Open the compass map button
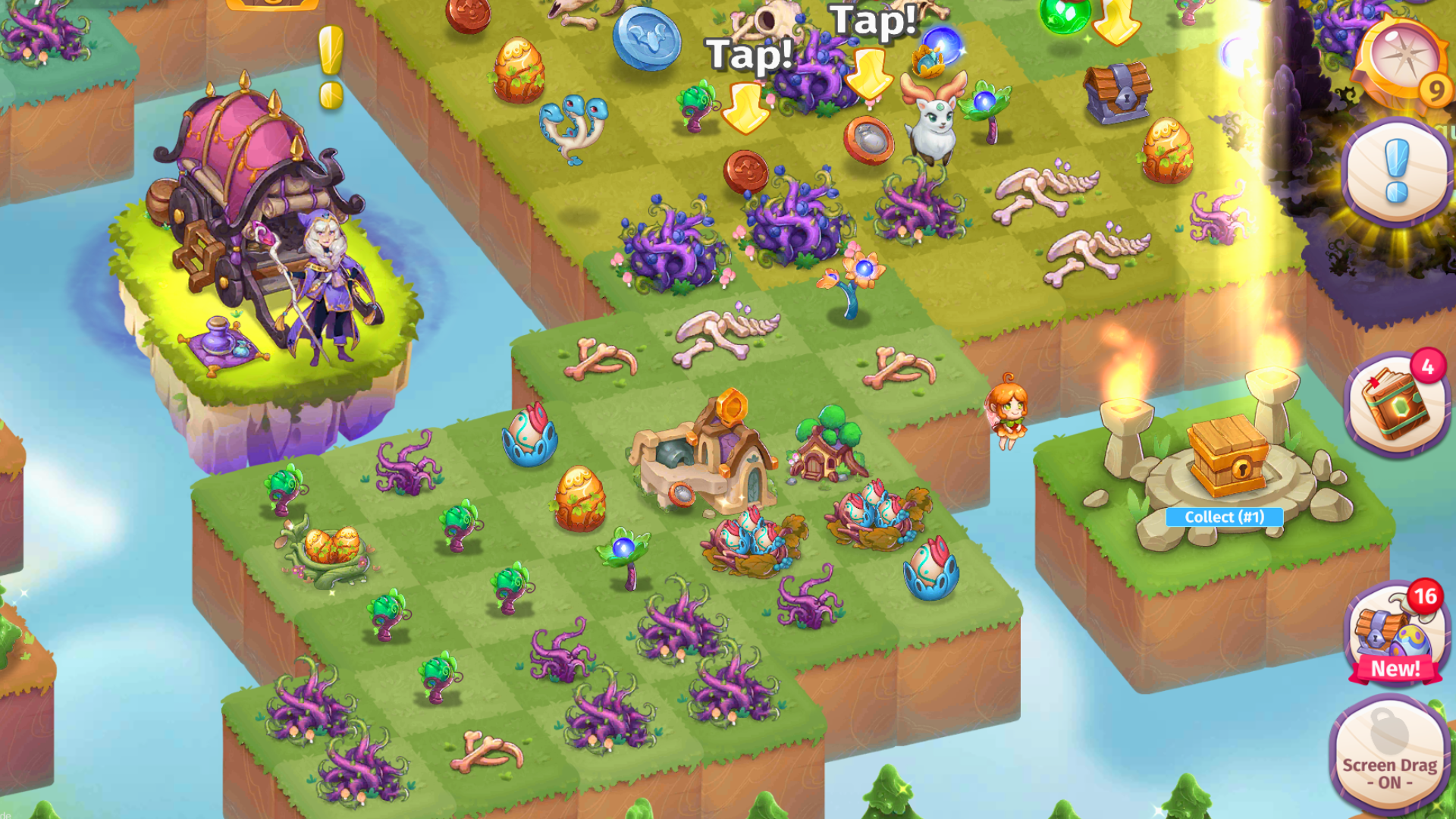Viewport: 1456px width, 819px height. (1401, 59)
